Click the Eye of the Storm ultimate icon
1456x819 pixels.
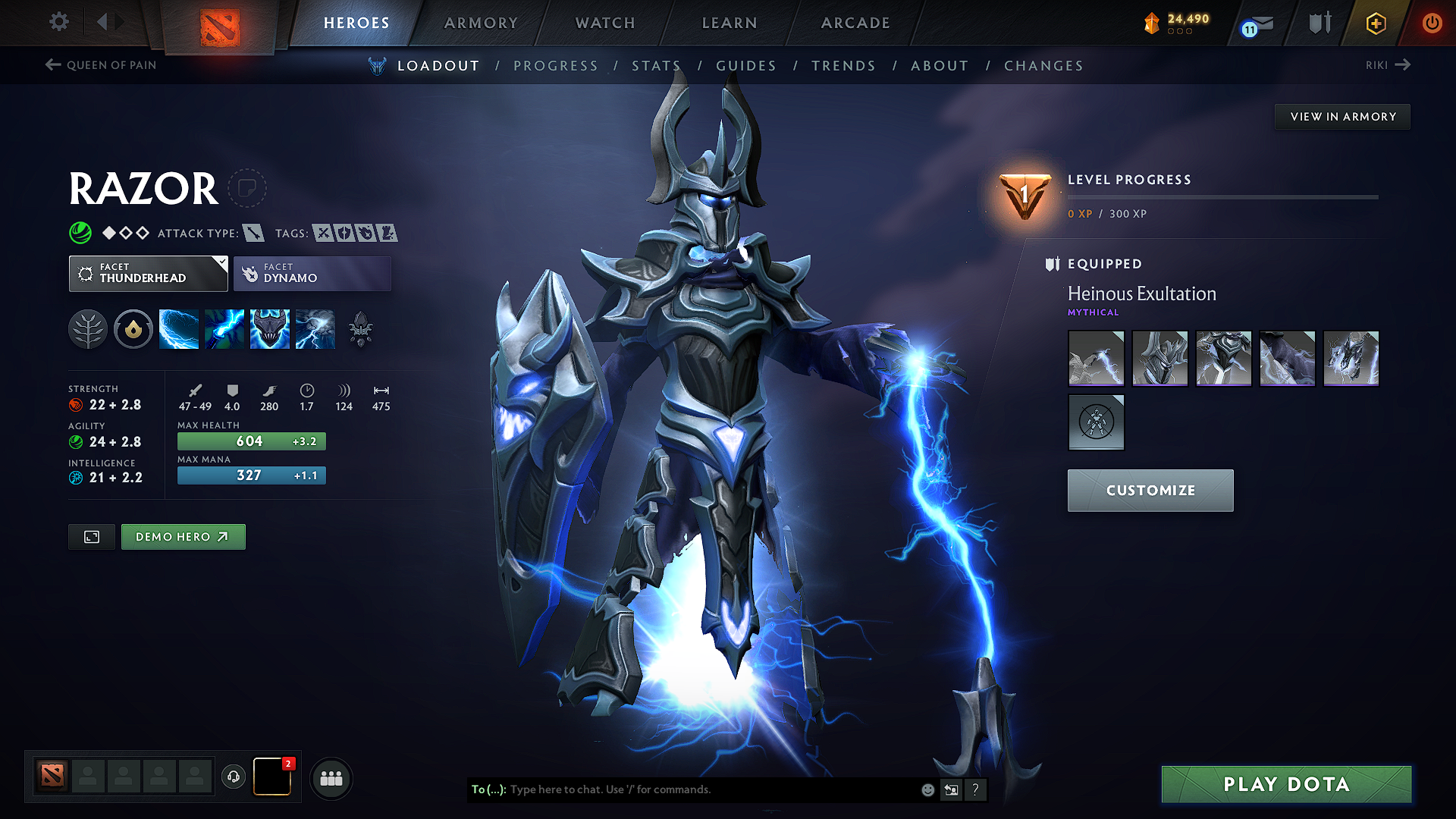click(315, 328)
